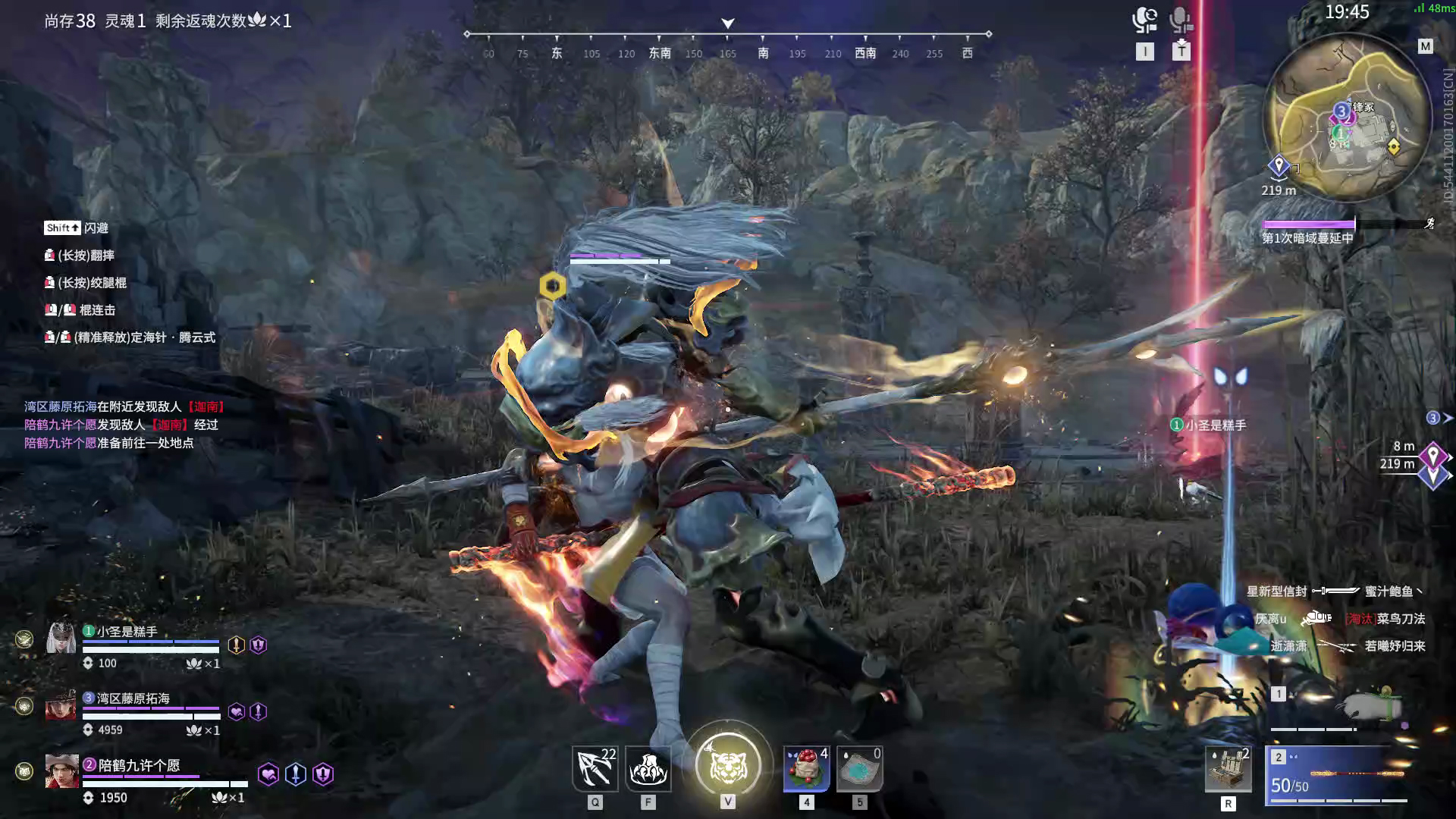
Task: Switch to the flaming staff weapon slot
Action: [x=1338, y=775]
